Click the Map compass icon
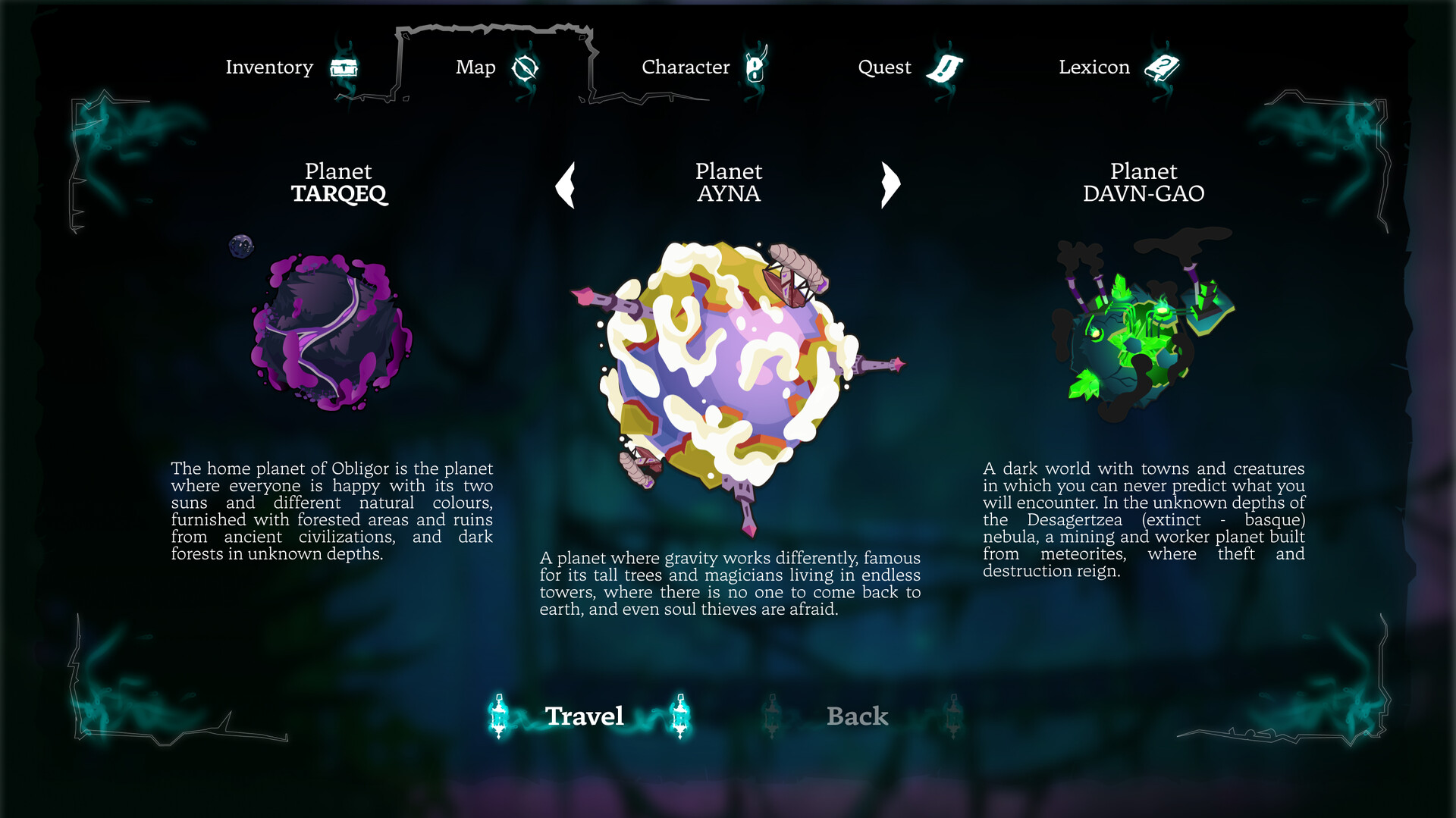The image size is (1456, 818). click(526, 68)
